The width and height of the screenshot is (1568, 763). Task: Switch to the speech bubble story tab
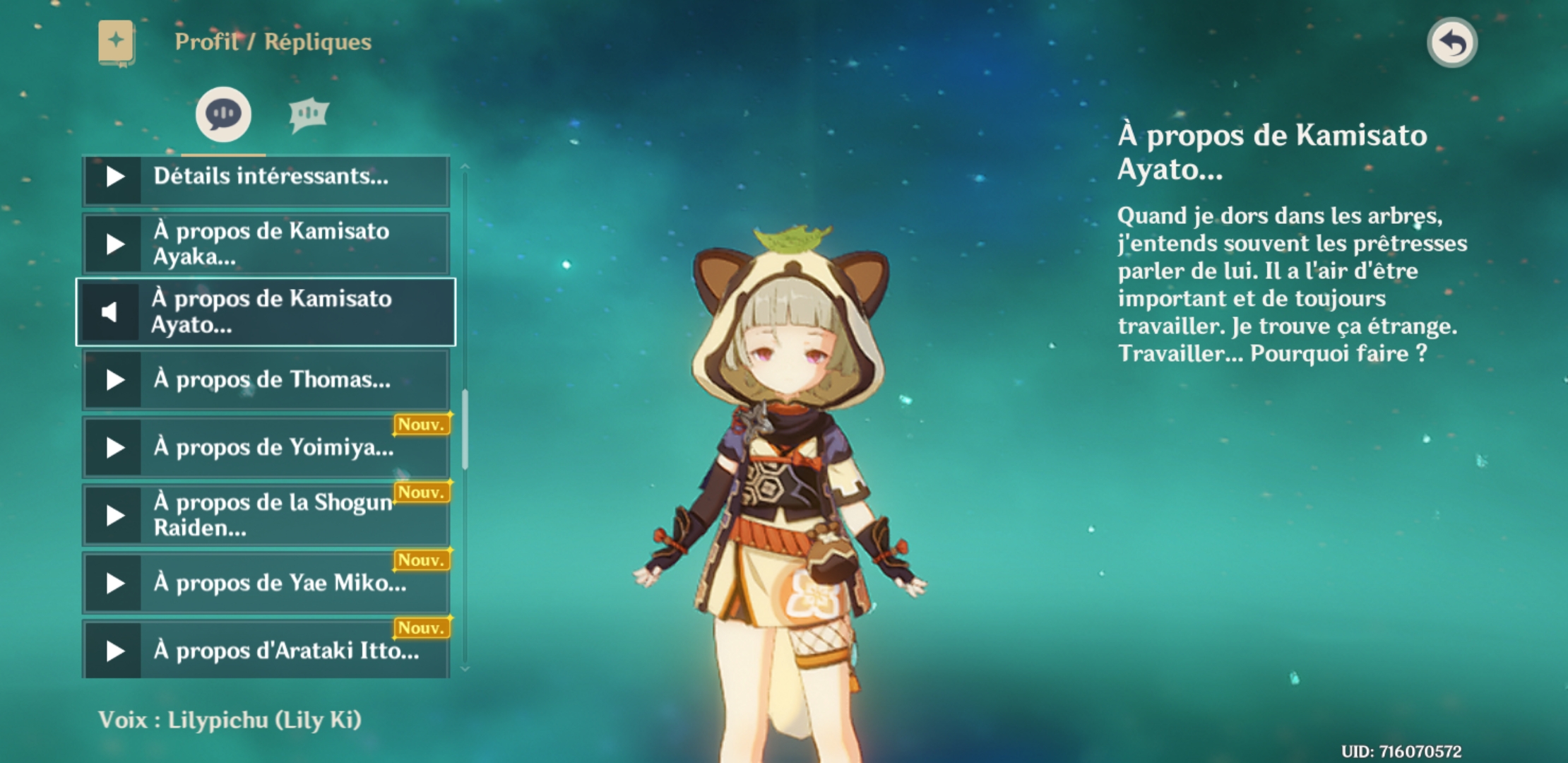pyautogui.click(x=223, y=114)
